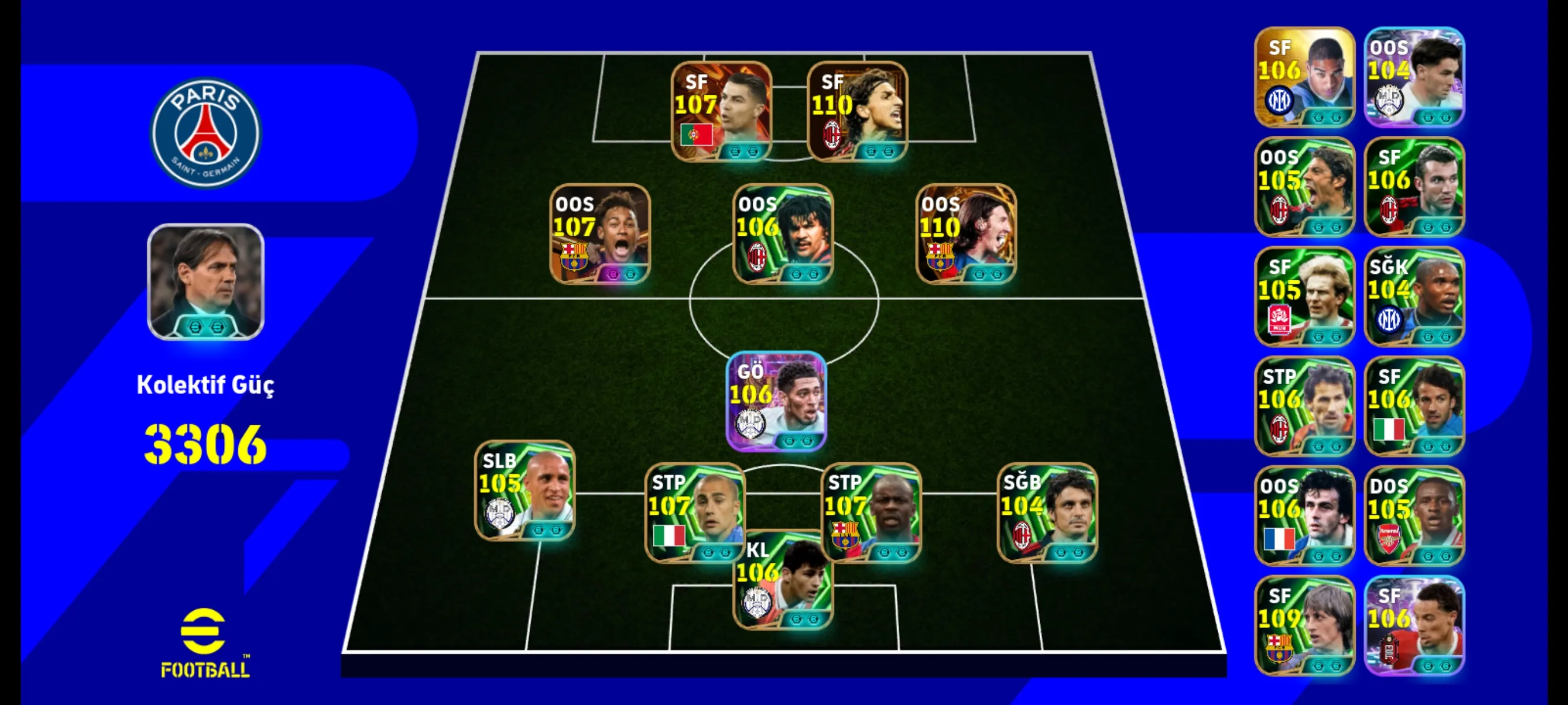Choose the SĞB 104 right back card
Image resolution: width=1568 pixels, height=705 pixels.
(x=1048, y=512)
